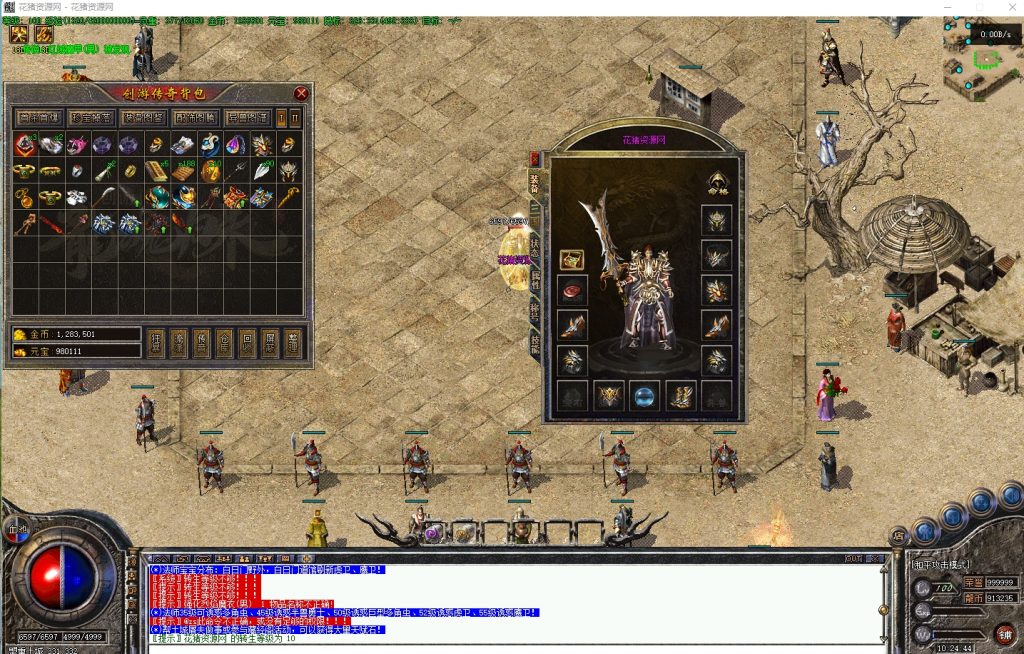Click the minimap
Screen dimensions: 1024x654
(983, 60)
